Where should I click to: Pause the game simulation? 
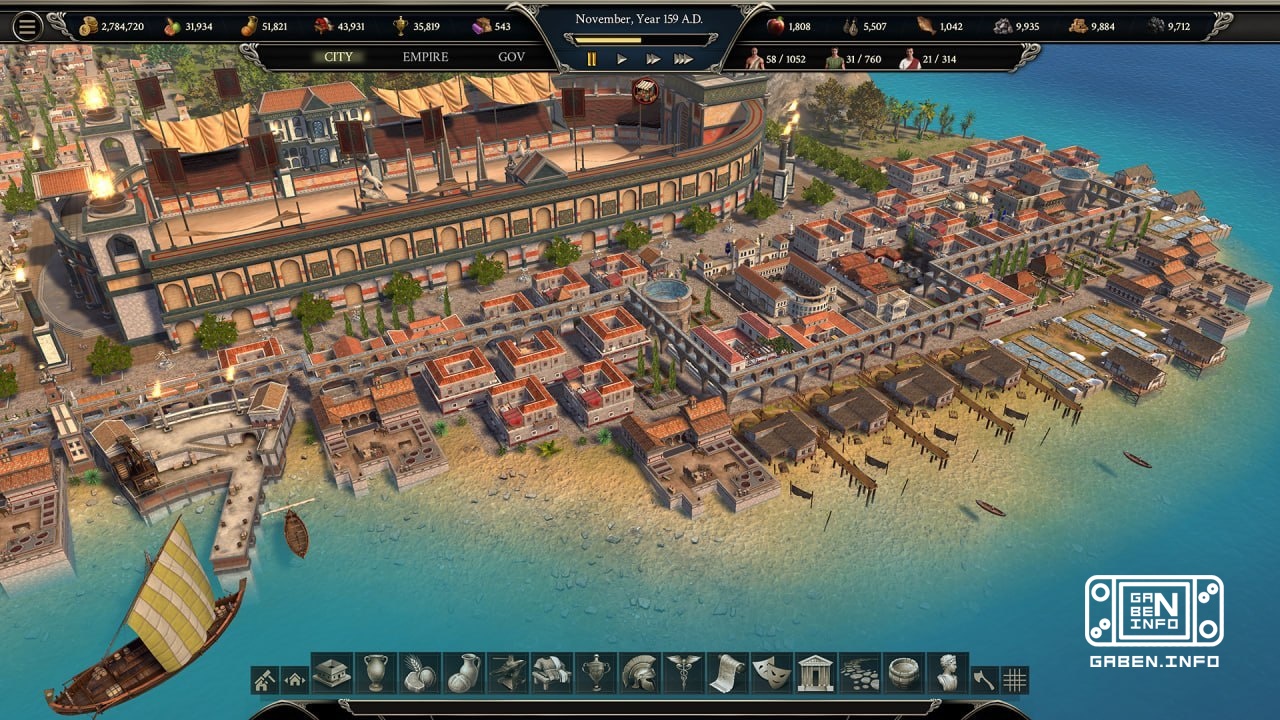(591, 59)
